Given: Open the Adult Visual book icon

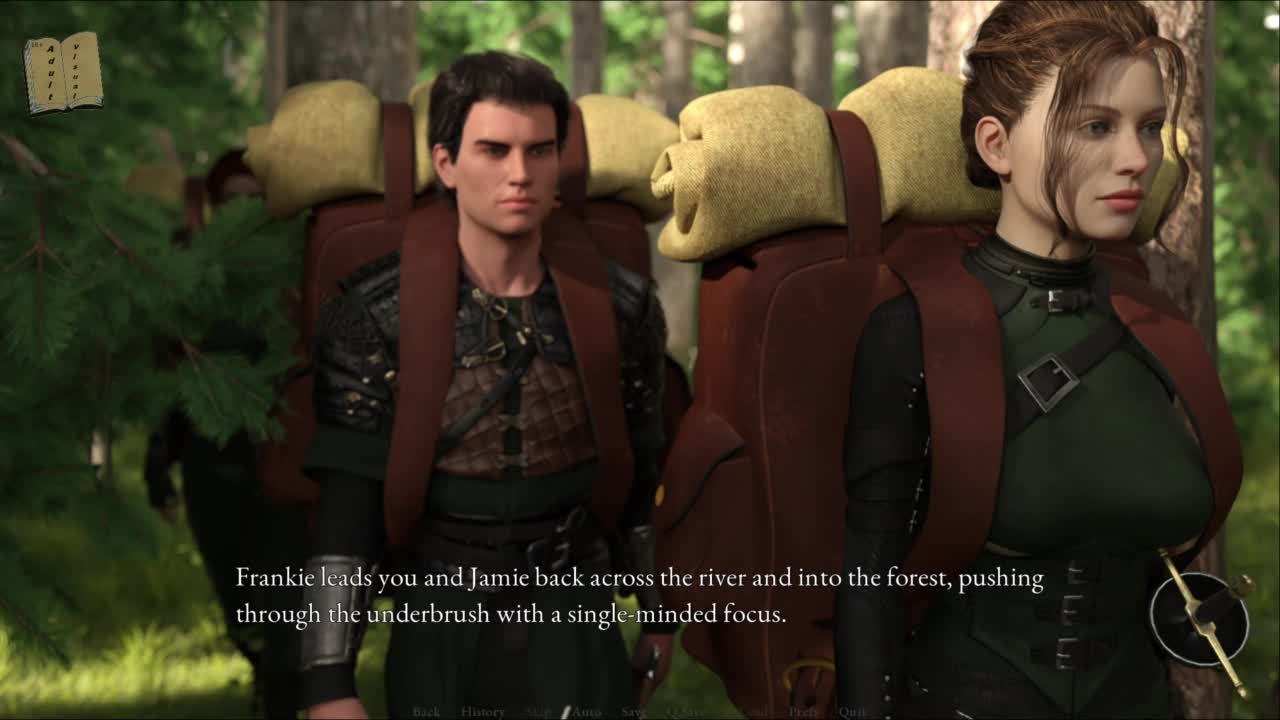Looking at the screenshot, I should coord(63,72).
